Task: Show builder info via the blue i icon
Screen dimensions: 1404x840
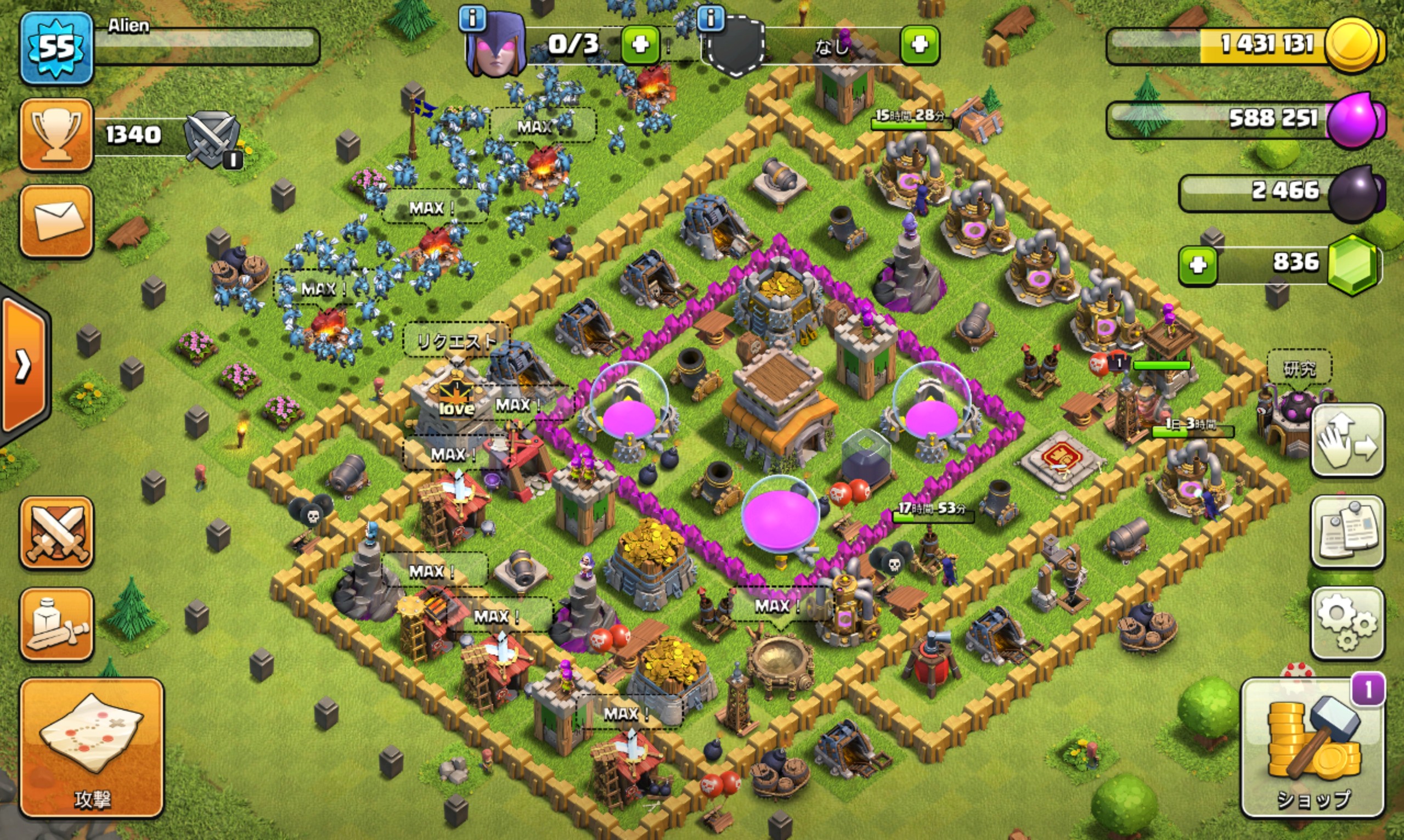Action: (472, 19)
